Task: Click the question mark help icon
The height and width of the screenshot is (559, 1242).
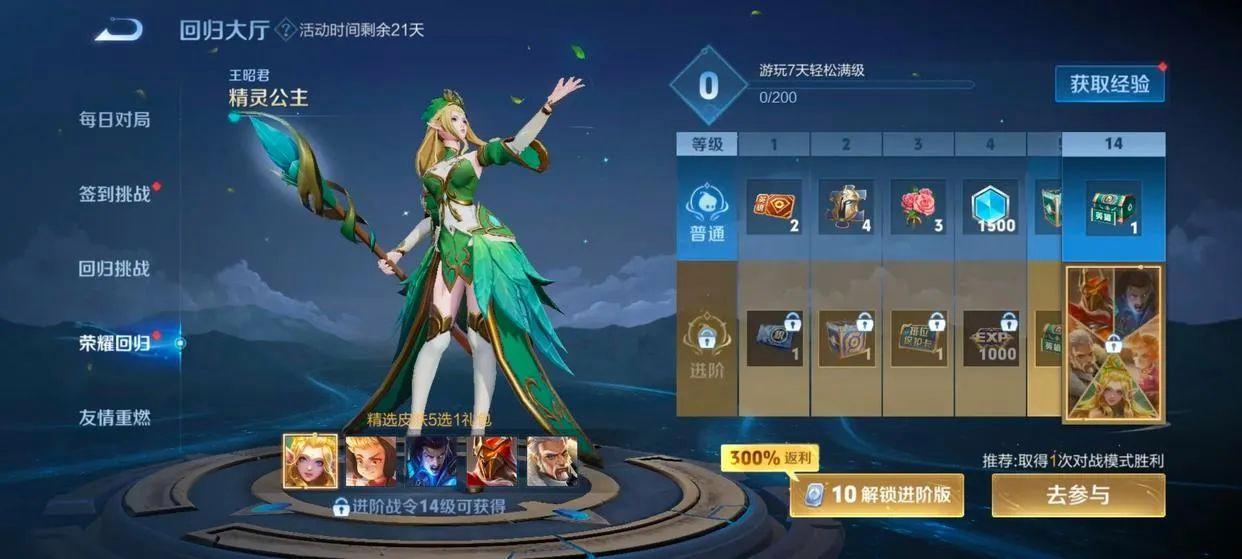Action: (285, 29)
